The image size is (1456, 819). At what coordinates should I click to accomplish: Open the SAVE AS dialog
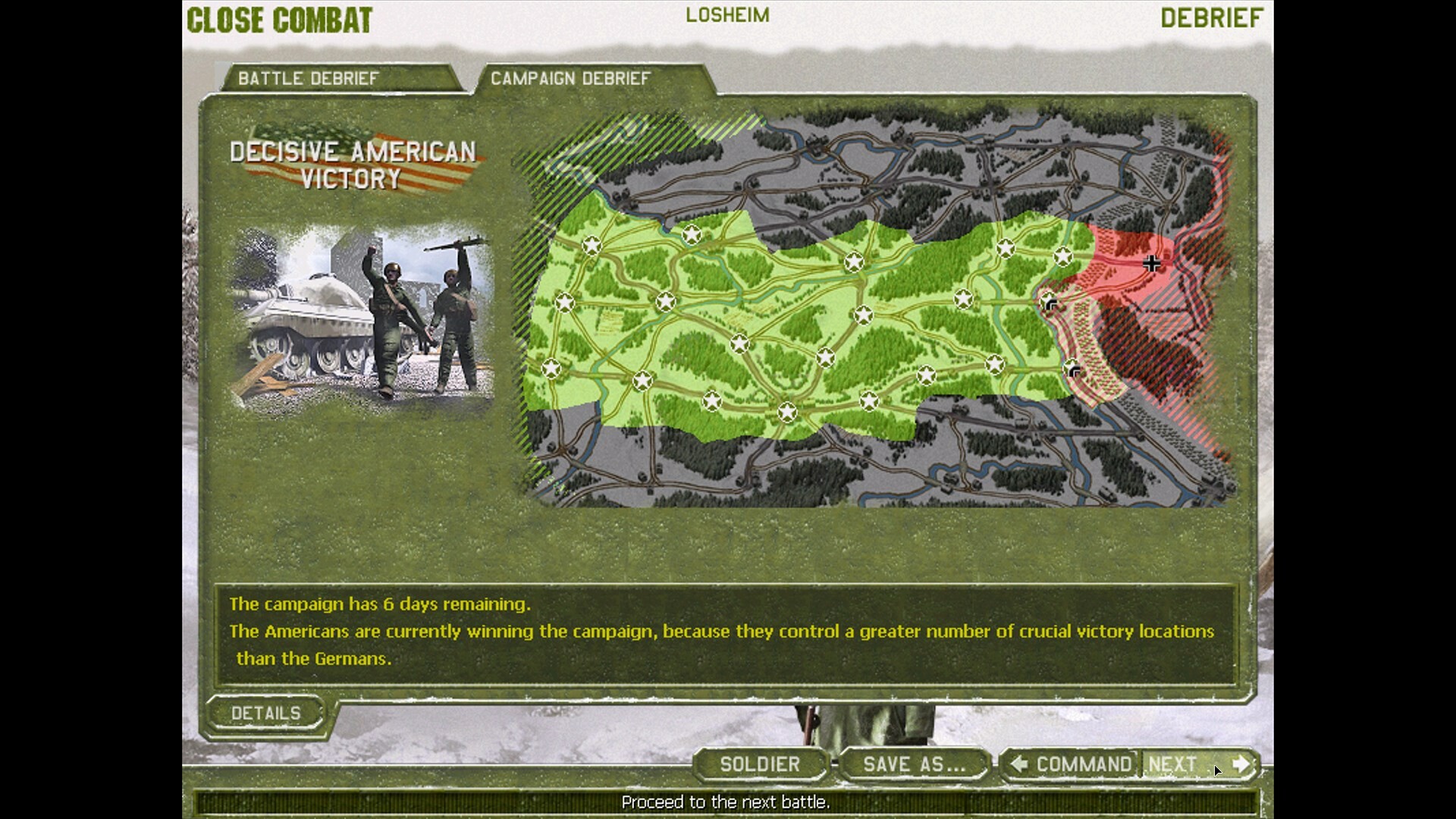(912, 765)
